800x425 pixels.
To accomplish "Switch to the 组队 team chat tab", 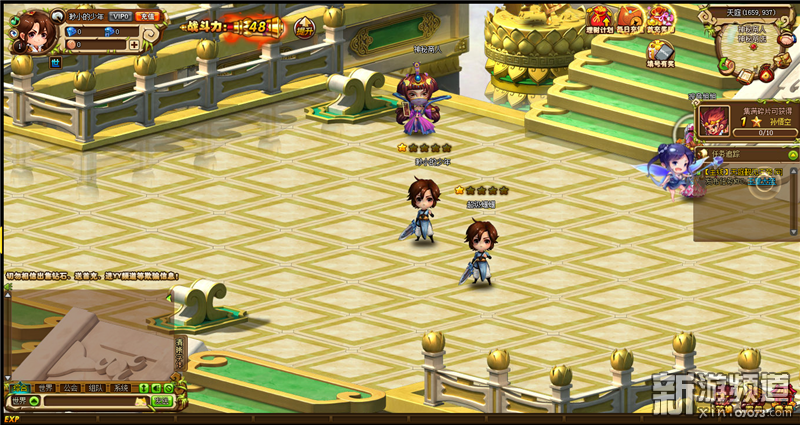I will [95, 387].
